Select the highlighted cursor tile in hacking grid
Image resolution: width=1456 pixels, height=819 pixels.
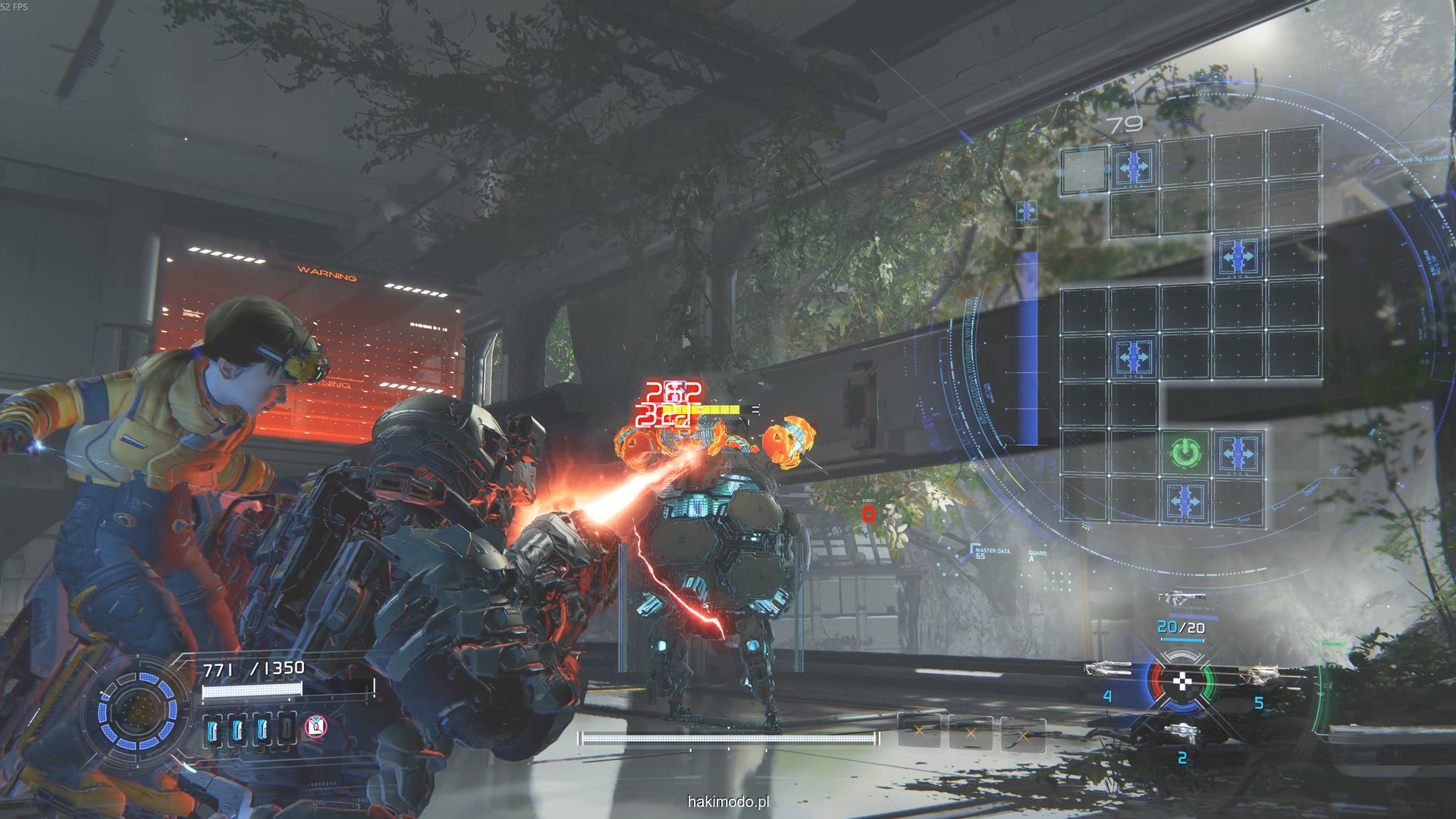[1083, 170]
